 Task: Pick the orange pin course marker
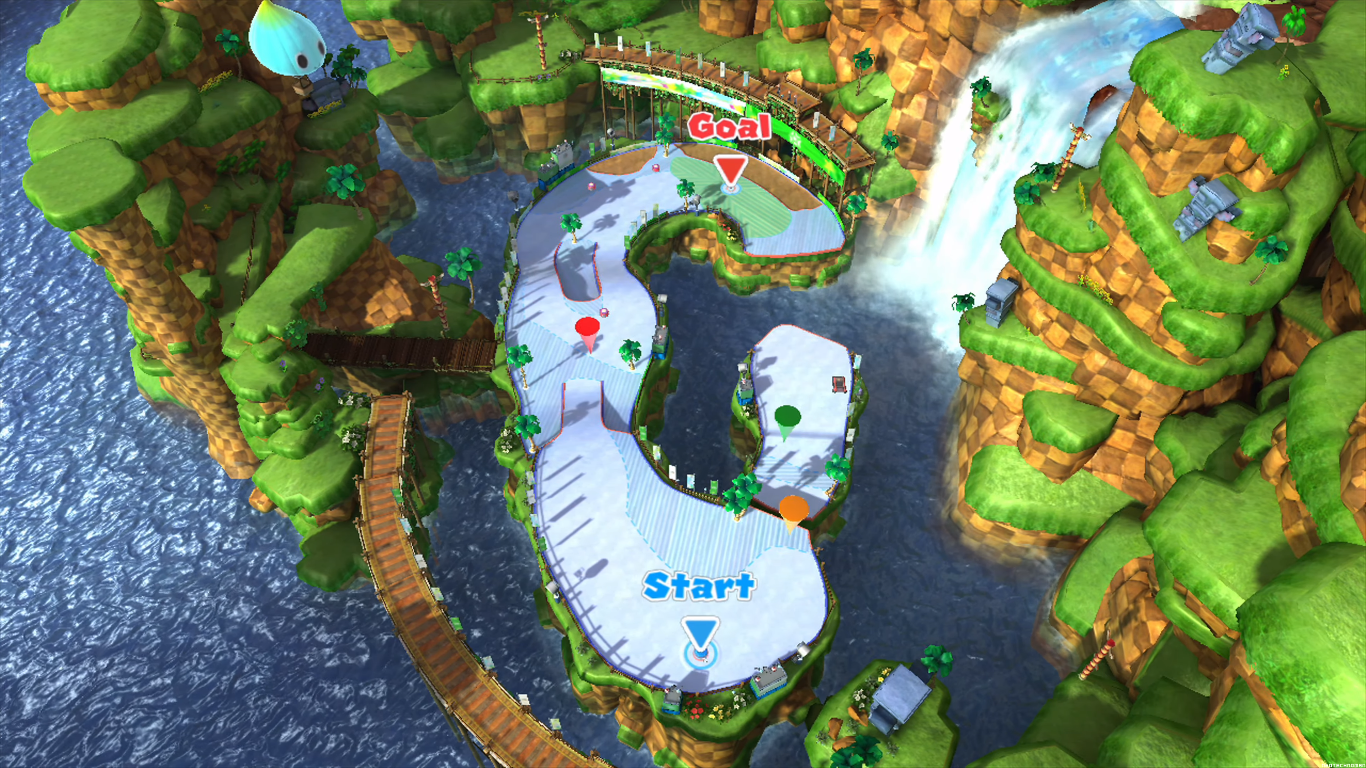click(x=794, y=511)
